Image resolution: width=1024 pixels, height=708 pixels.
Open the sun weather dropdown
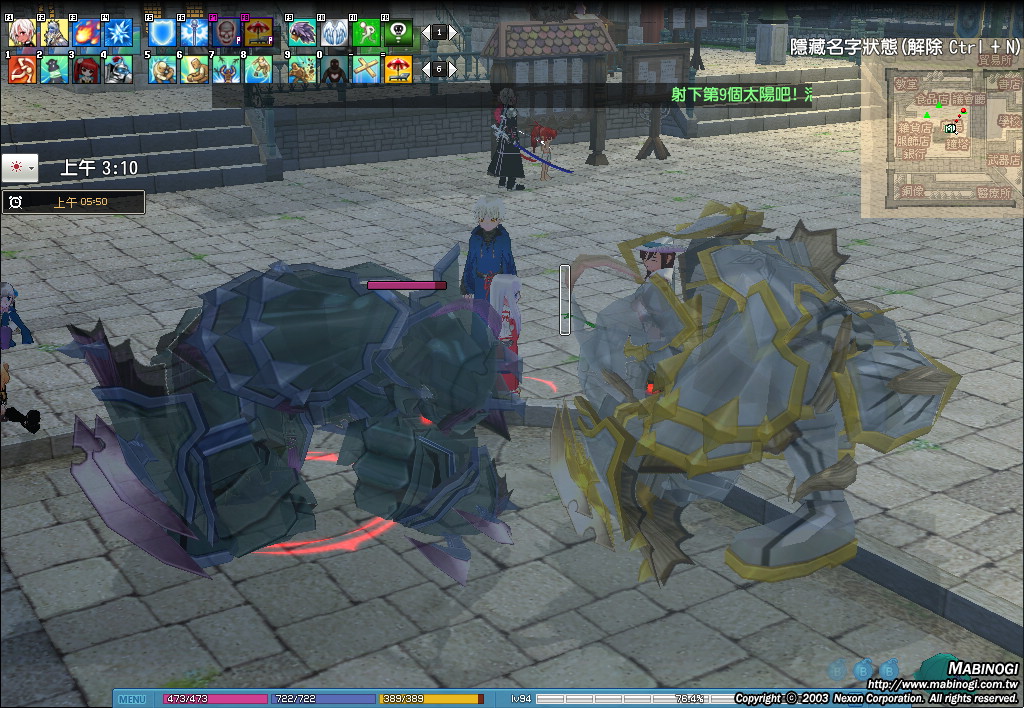pos(20,168)
